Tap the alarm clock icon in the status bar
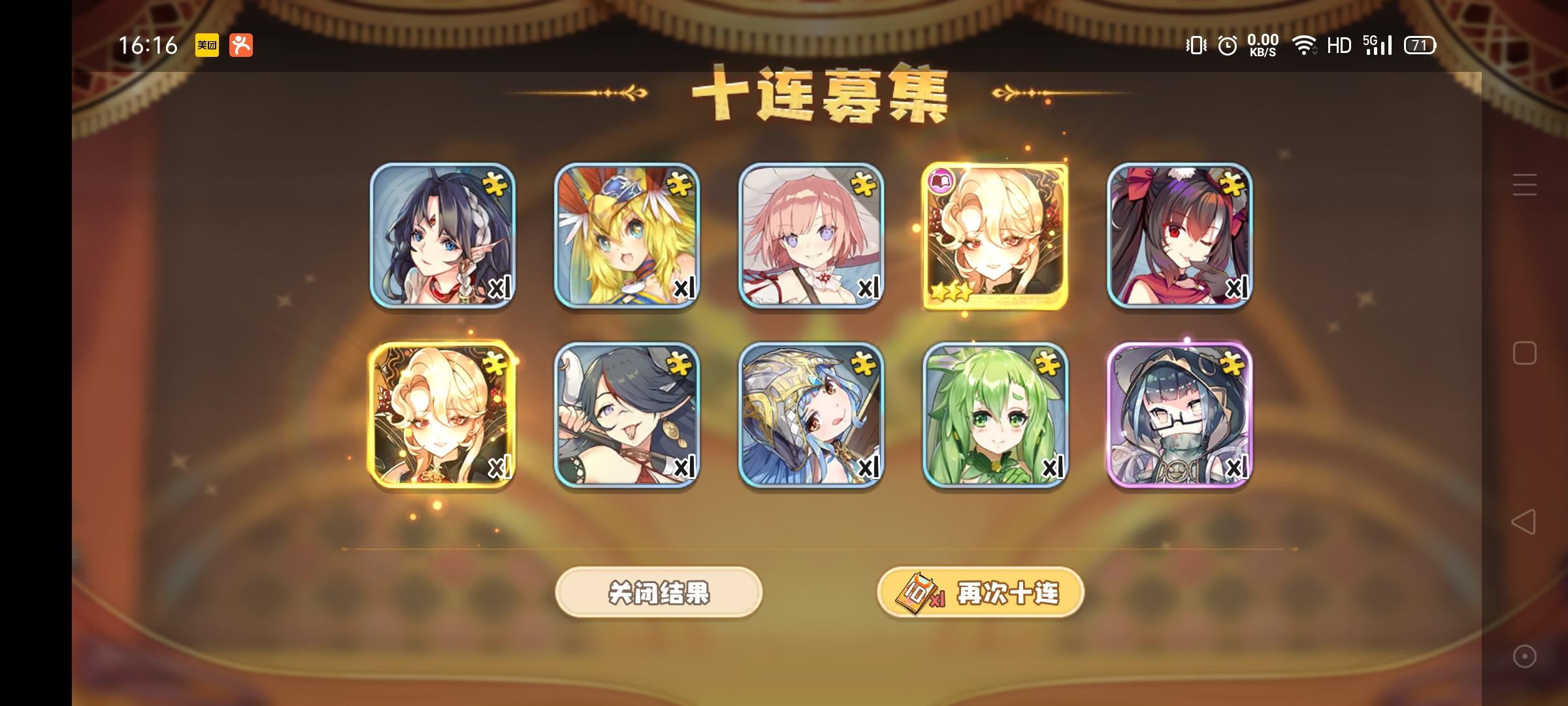1568x706 pixels. [1227, 45]
